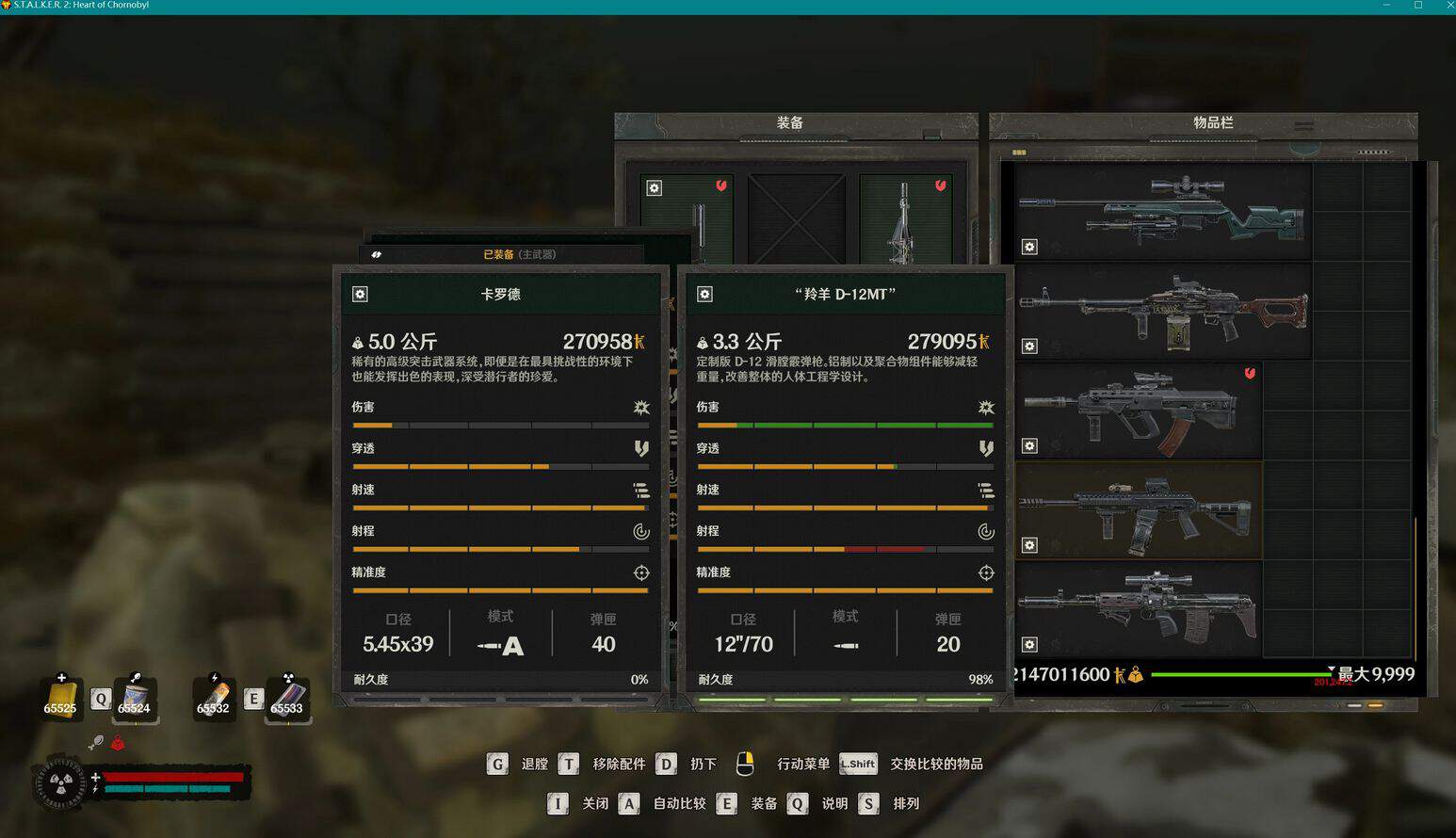Use the yellow quick-slot item numbered 65525
Image resolution: width=1456 pixels, height=838 pixels.
(60, 698)
